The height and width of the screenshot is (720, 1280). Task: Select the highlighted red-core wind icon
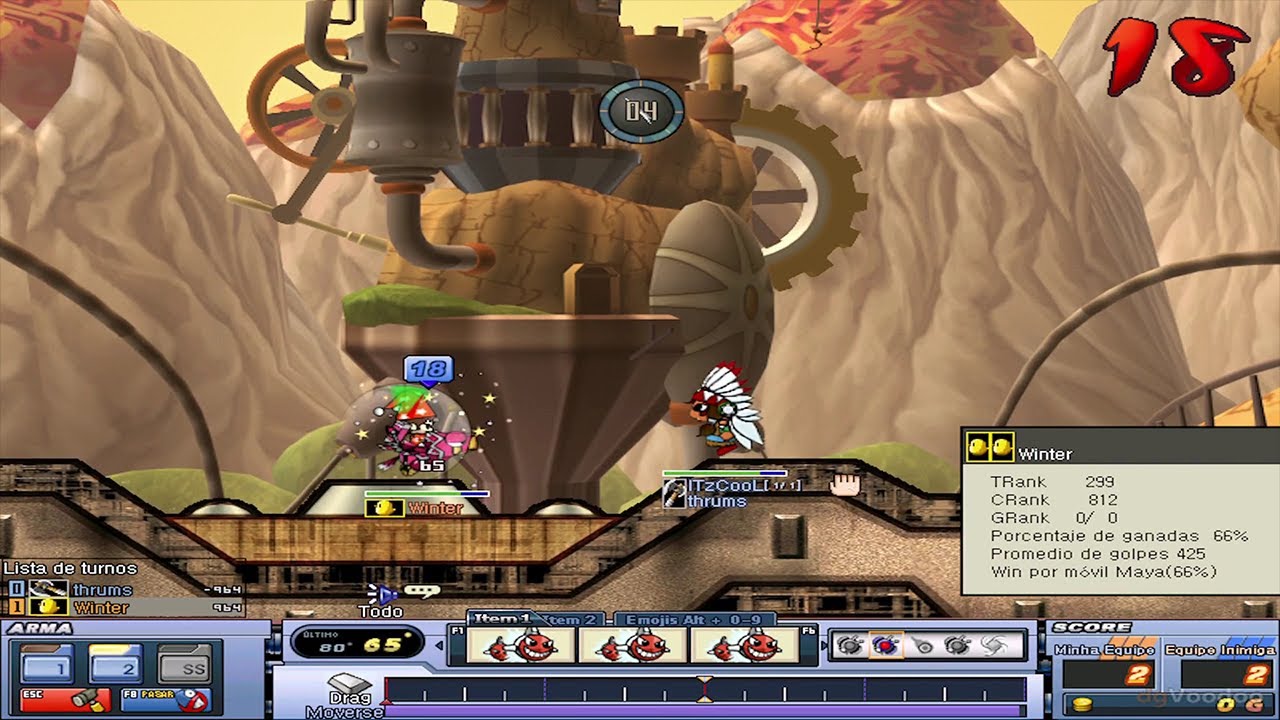[883, 646]
